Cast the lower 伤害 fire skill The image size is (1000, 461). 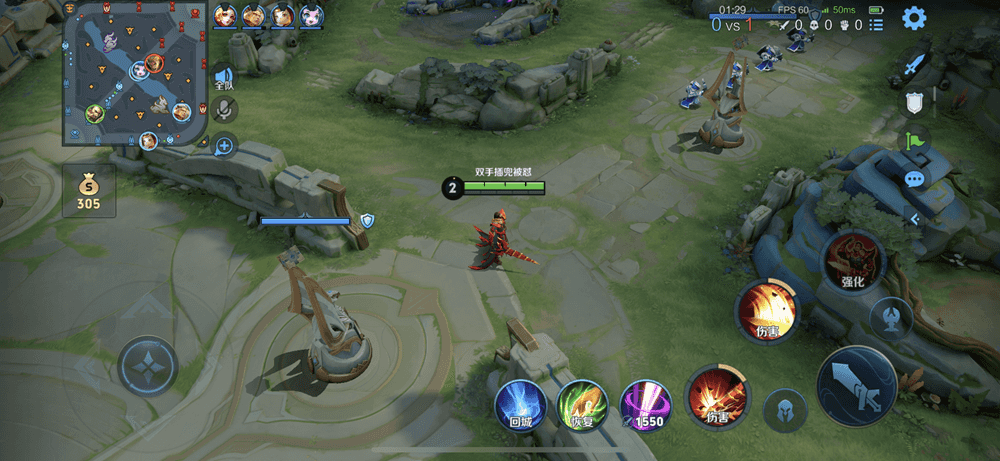coord(717,397)
